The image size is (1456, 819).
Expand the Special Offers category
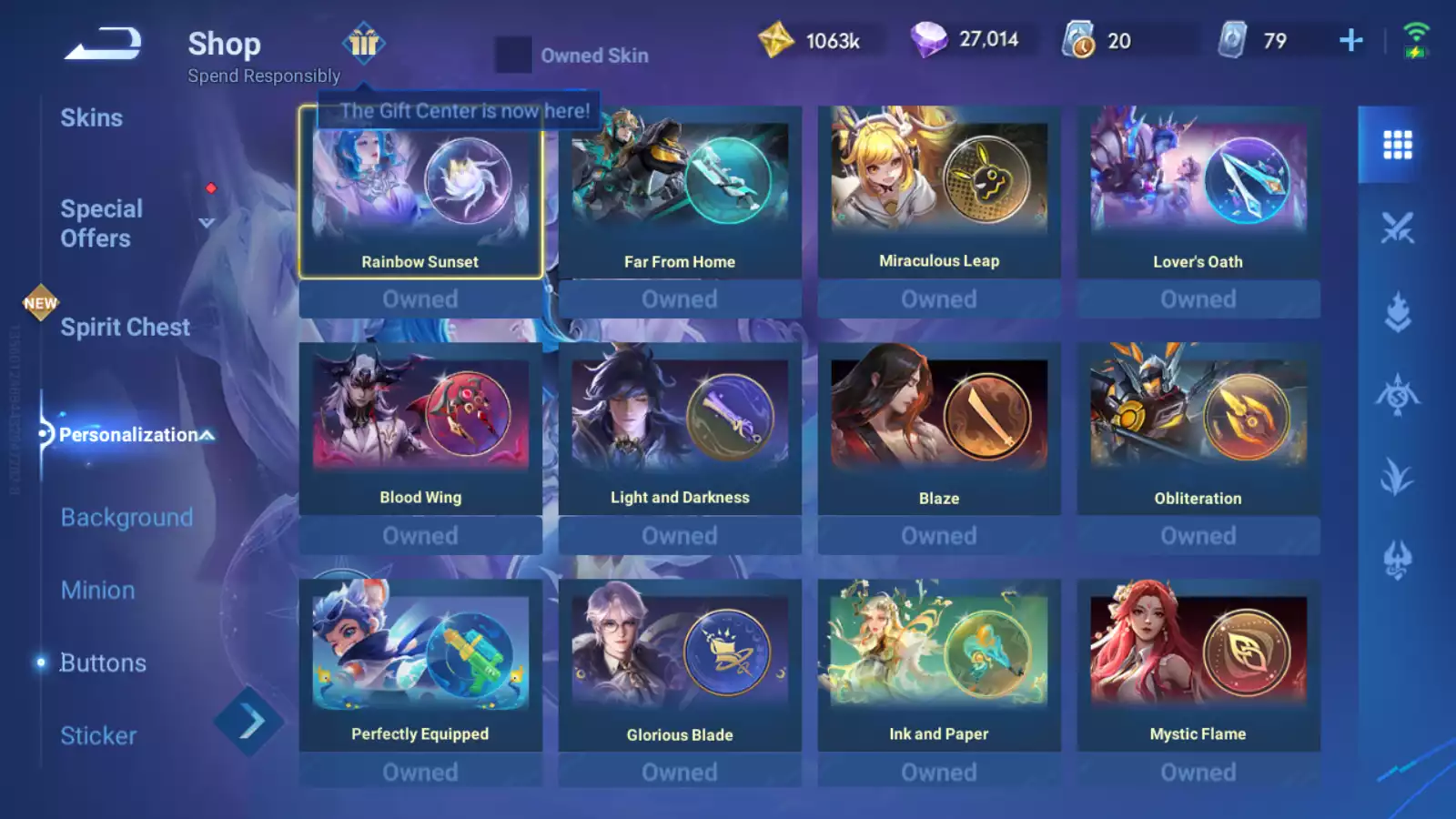click(102, 223)
